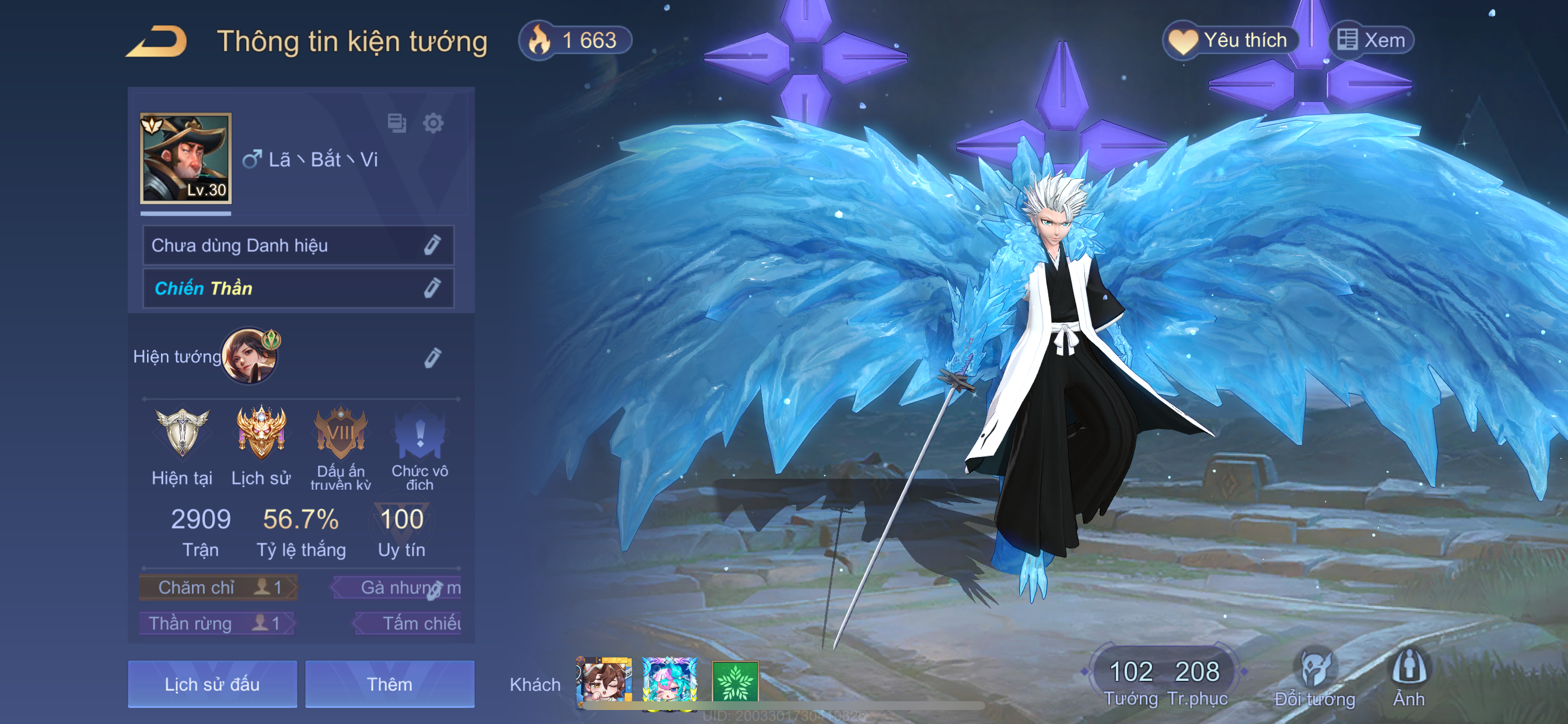The image size is (1568, 724).
Task: Edit the Chưa dùng Danh hiệu title
Action: (432, 245)
